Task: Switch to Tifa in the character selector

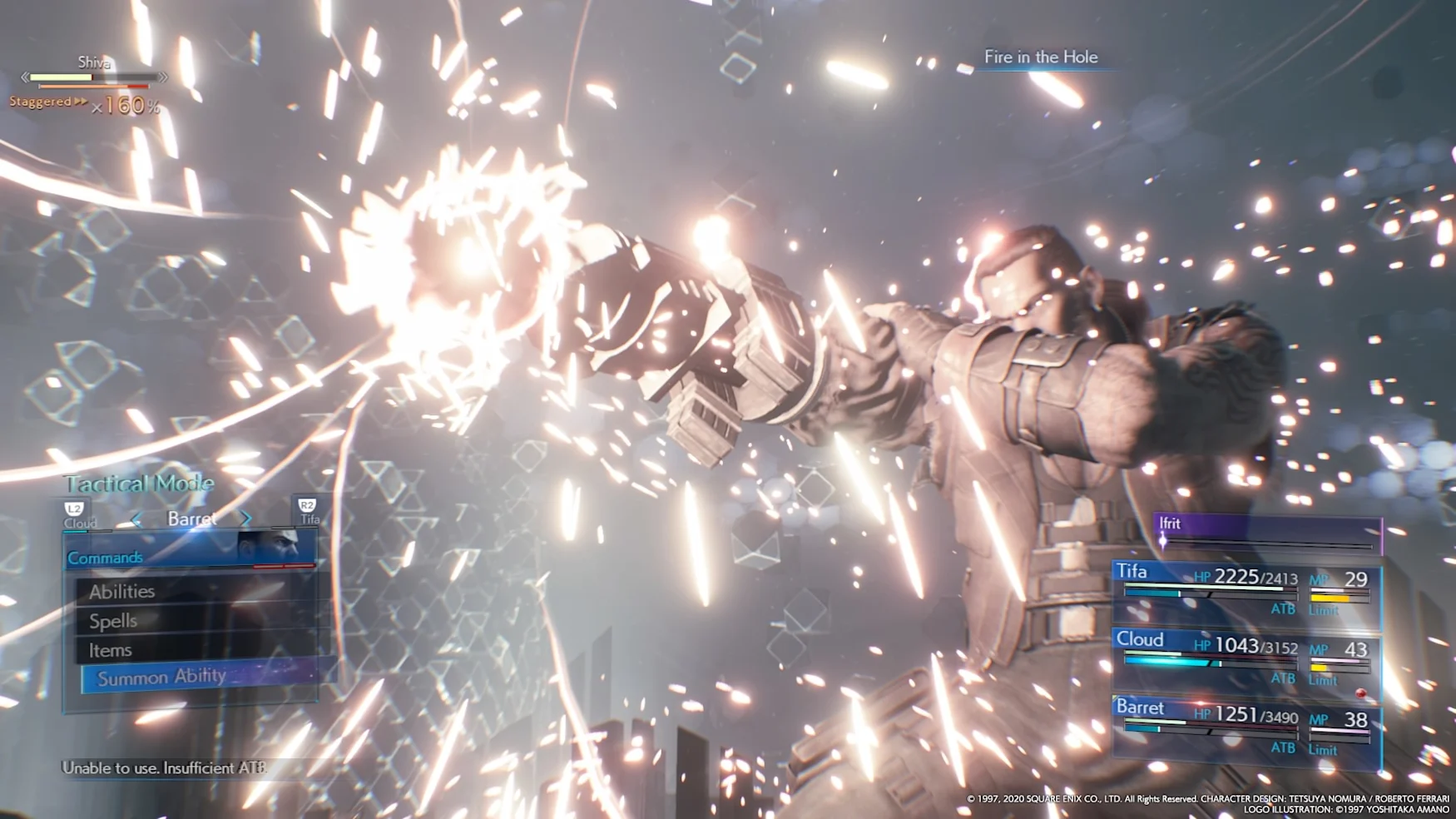Action: coord(309,512)
